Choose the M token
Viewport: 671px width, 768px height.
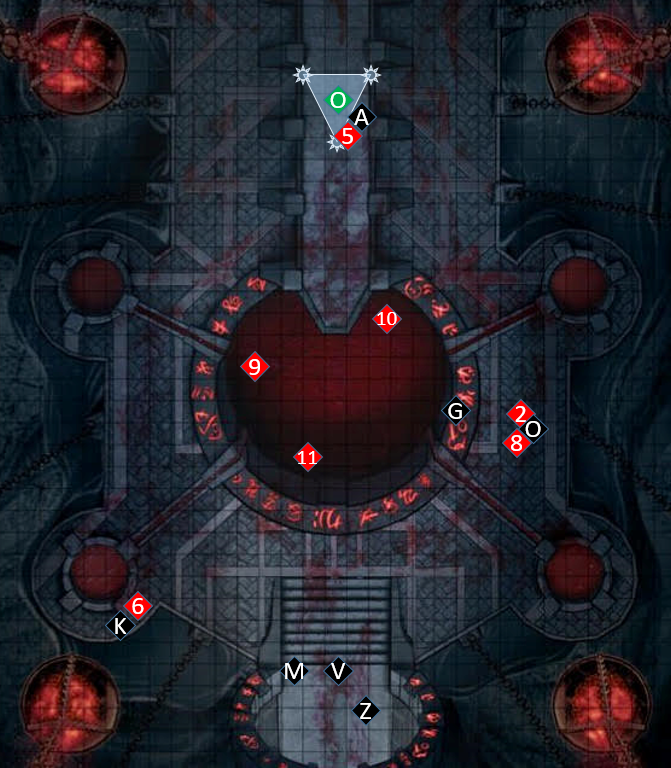[x=294, y=672]
